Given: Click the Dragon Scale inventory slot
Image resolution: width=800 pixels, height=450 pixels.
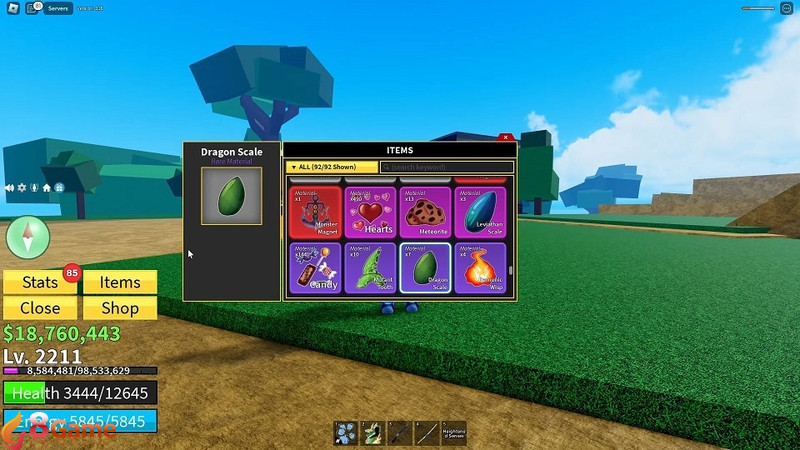Looking at the screenshot, I should pos(425,268).
